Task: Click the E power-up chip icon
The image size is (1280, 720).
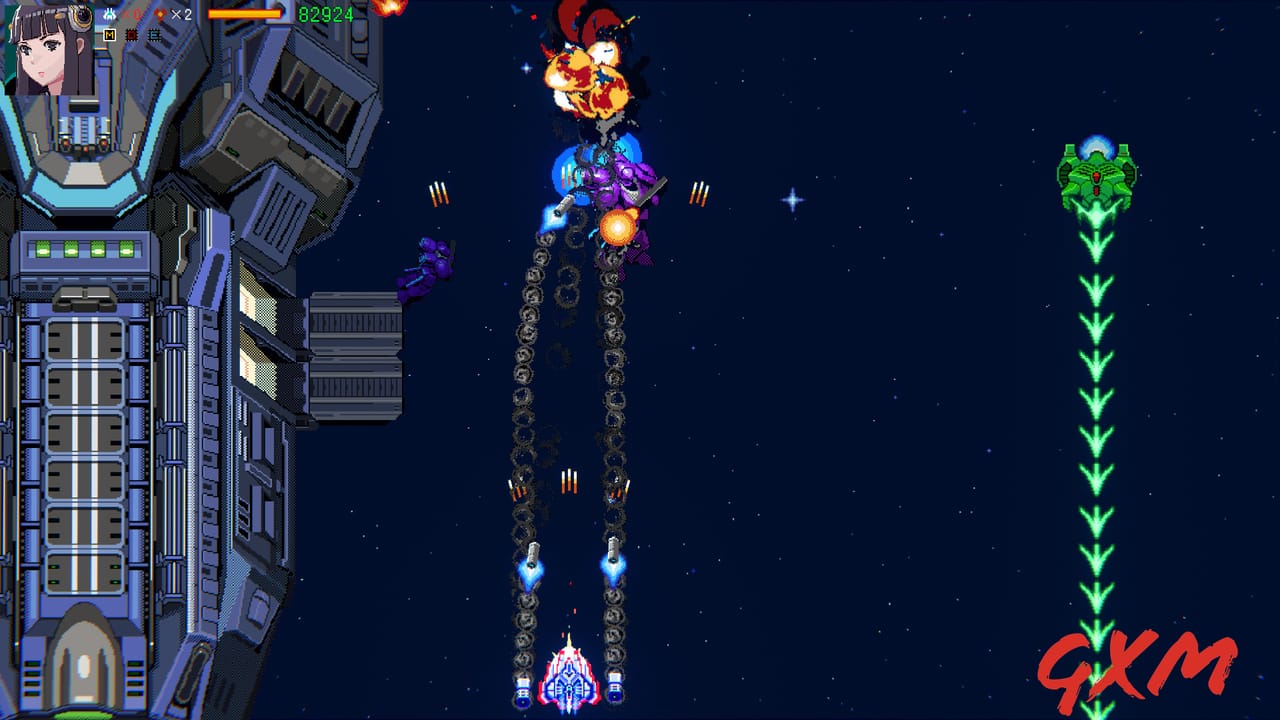Action: coord(155,35)
